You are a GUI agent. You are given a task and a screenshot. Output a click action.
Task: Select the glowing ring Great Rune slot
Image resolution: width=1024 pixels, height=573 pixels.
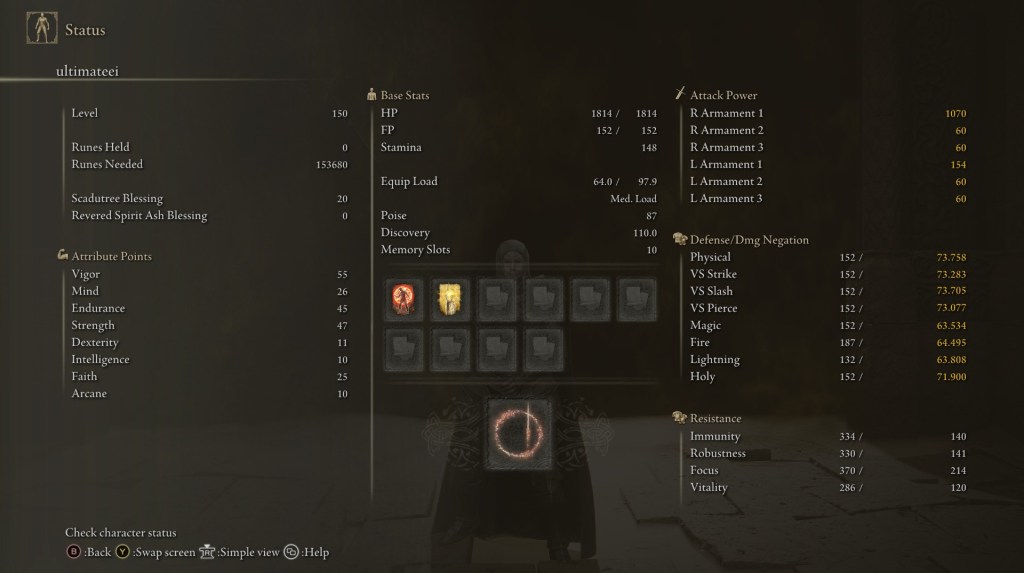[x=520, y=433]
